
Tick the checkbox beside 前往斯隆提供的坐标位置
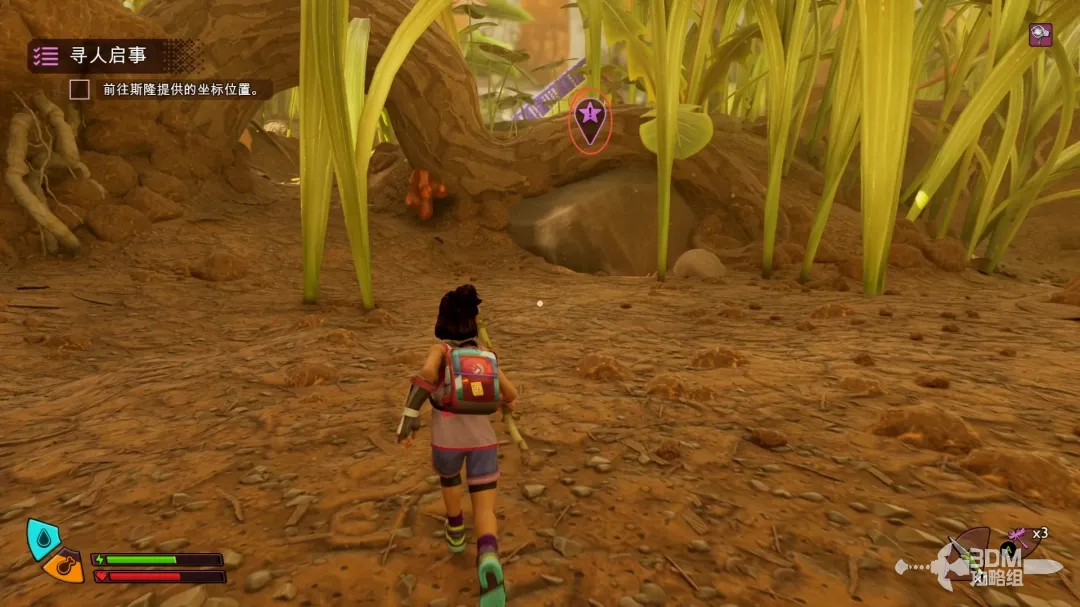point(79,89)
